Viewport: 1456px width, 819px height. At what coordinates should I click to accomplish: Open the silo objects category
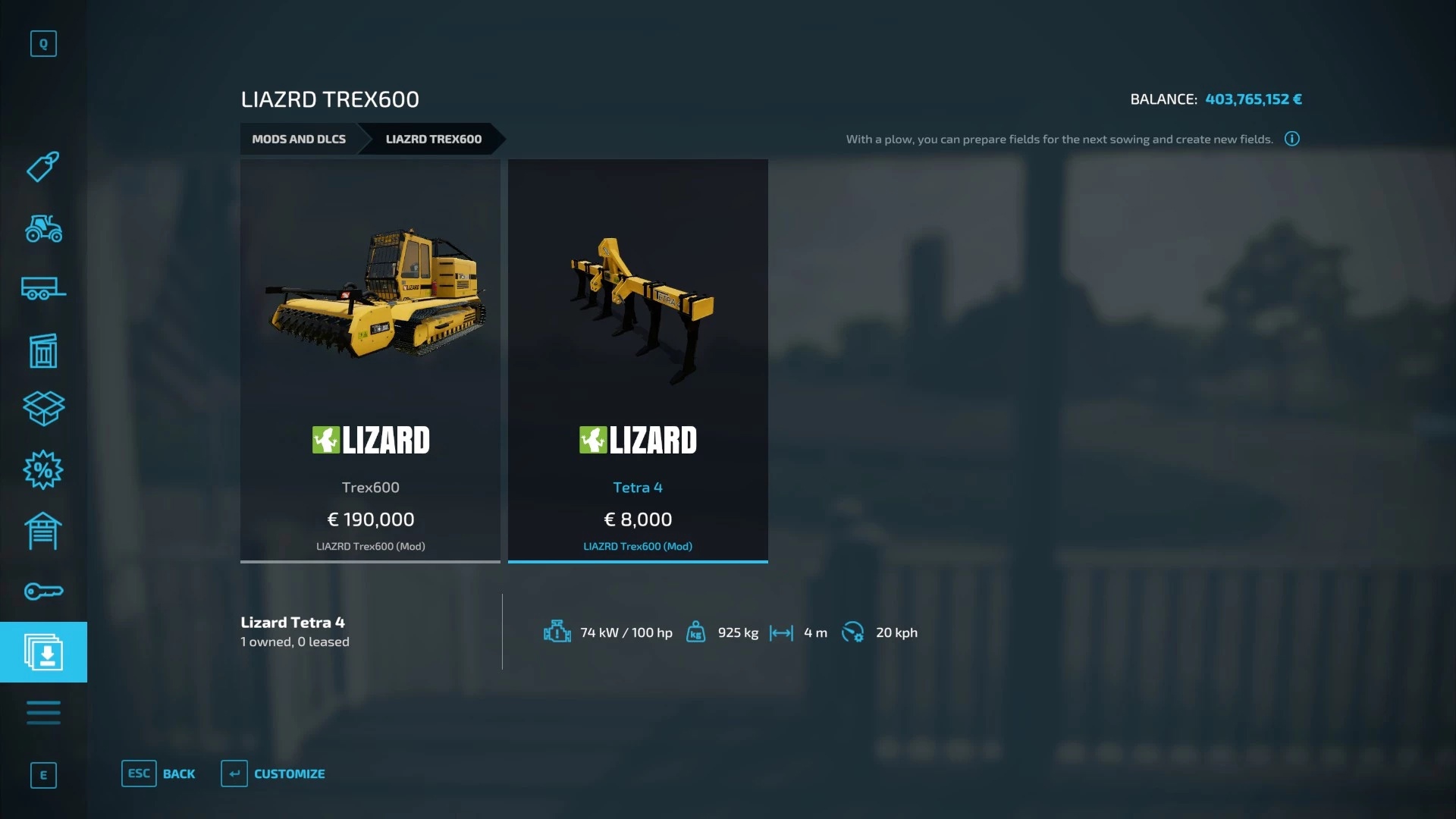(43, 350)
